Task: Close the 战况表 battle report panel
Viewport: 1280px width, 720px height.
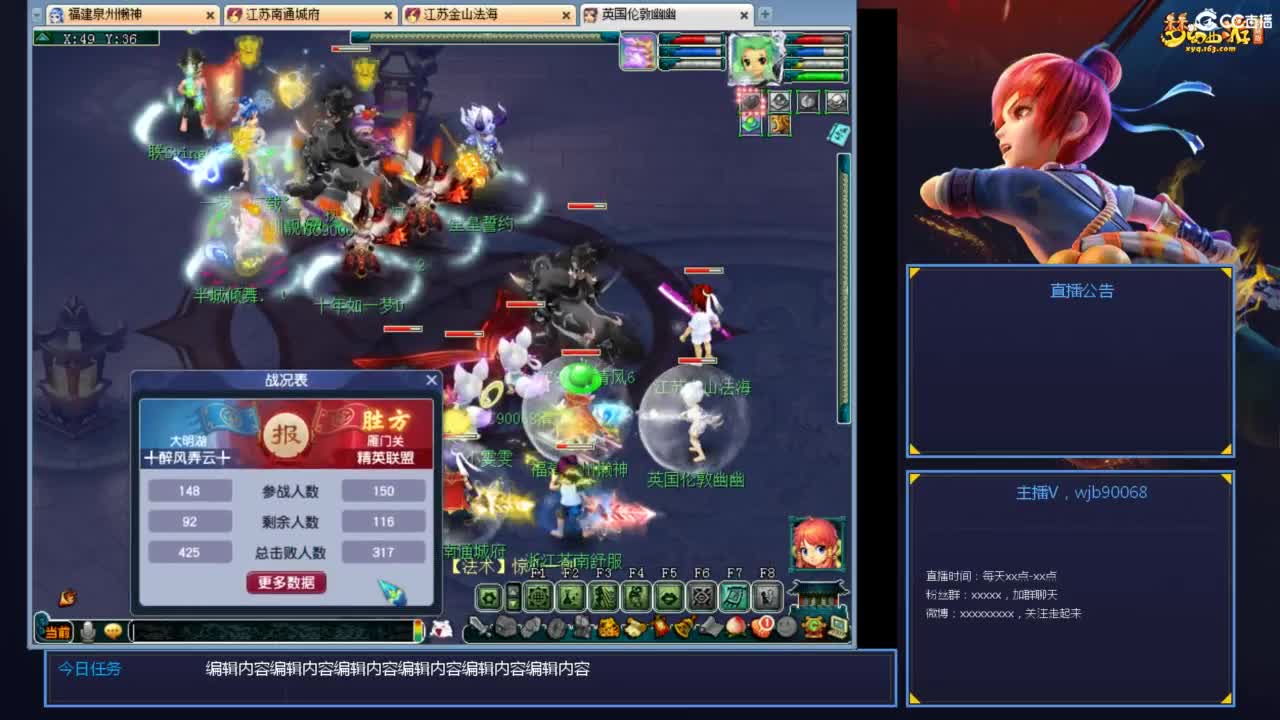Action: [431, 380]
